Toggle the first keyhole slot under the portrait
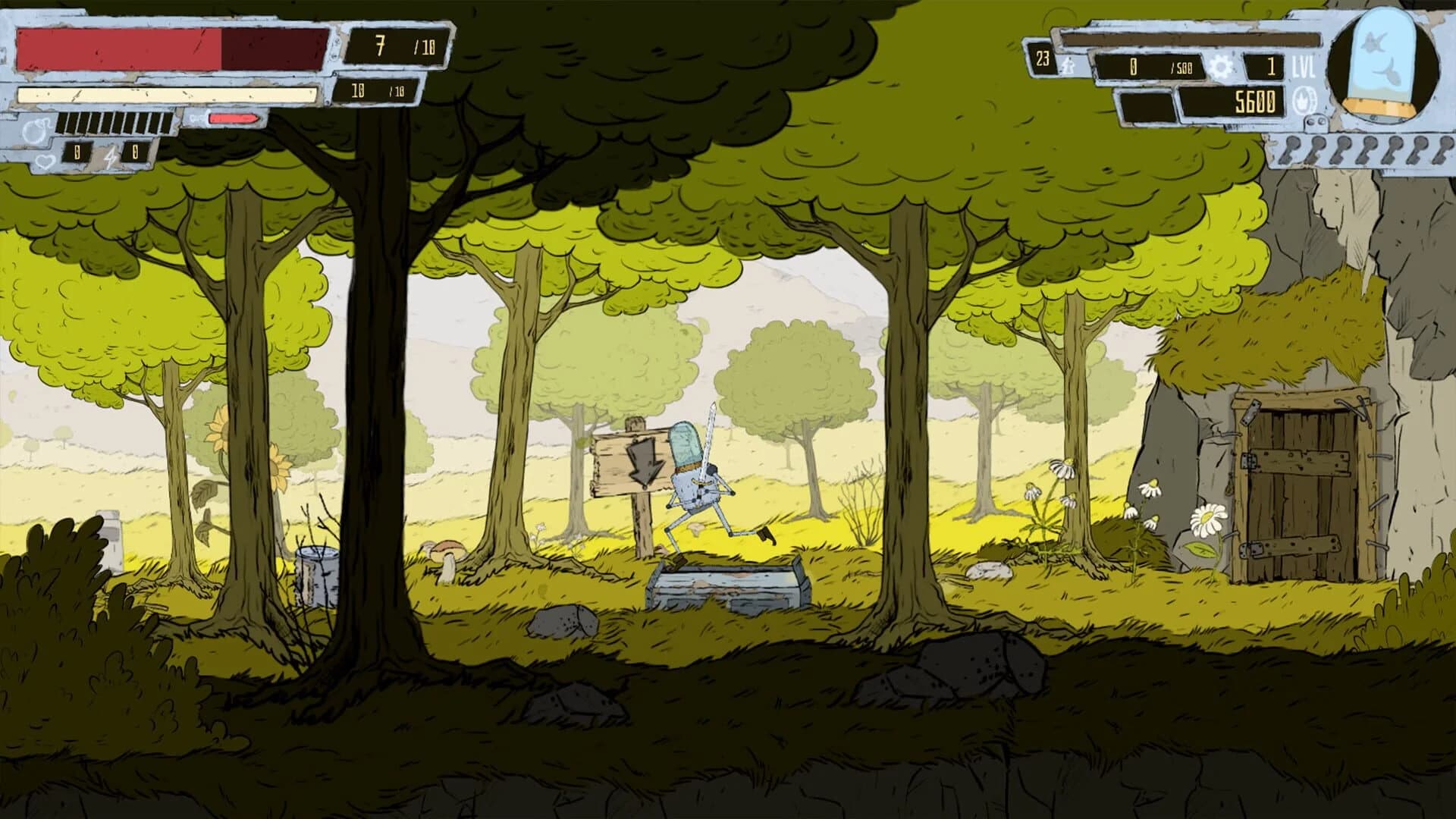1456x819 pixels. pos(1290,150)
